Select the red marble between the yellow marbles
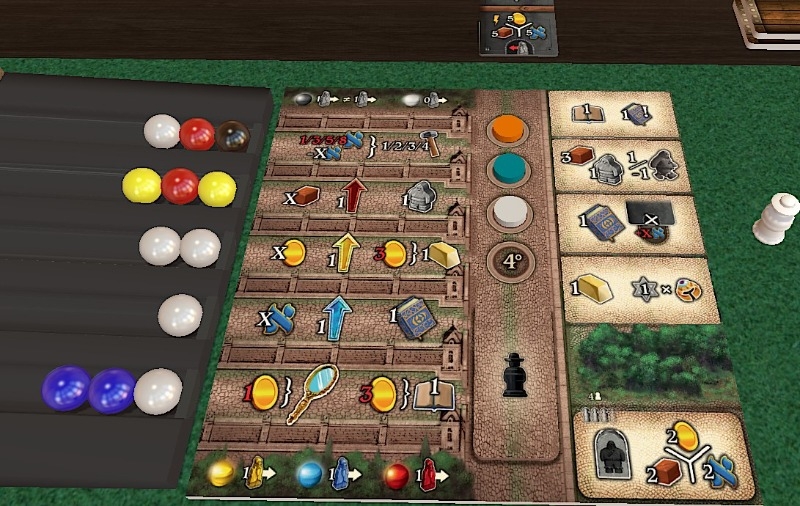Screen dimensions: 800x506 180,185
